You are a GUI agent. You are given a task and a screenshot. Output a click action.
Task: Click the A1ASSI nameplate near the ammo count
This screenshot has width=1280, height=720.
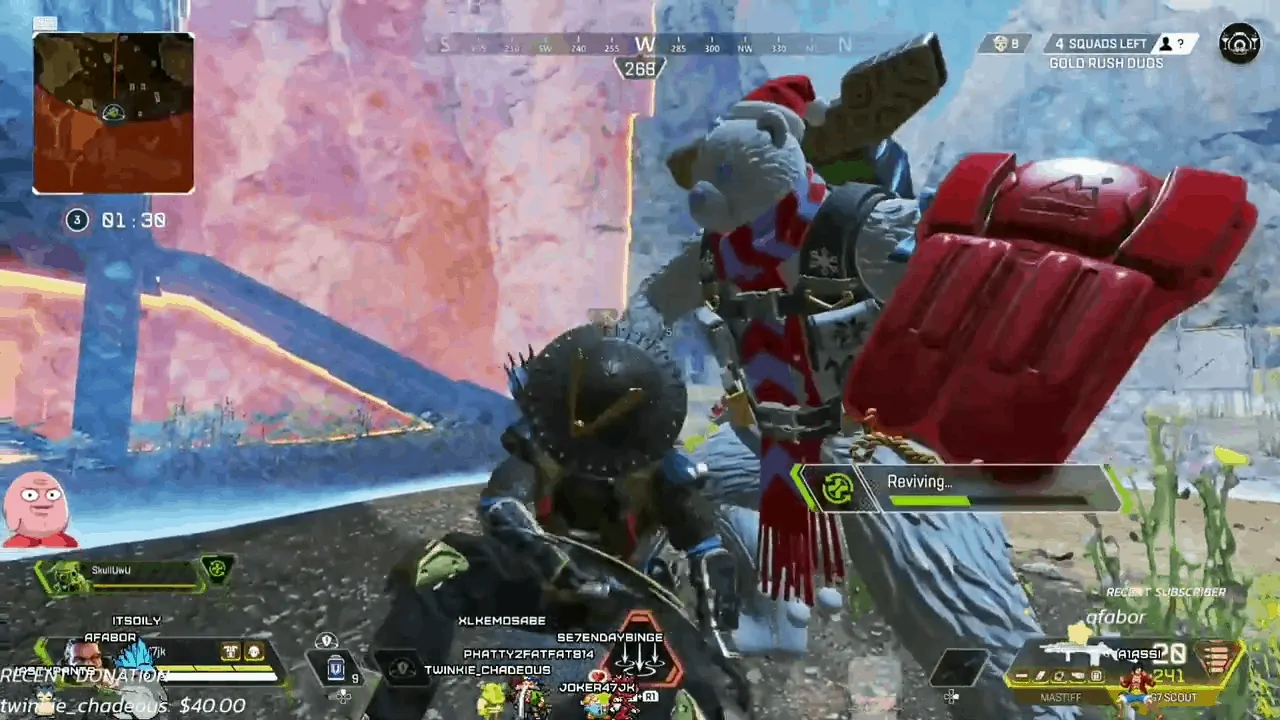click(1138, 654)
